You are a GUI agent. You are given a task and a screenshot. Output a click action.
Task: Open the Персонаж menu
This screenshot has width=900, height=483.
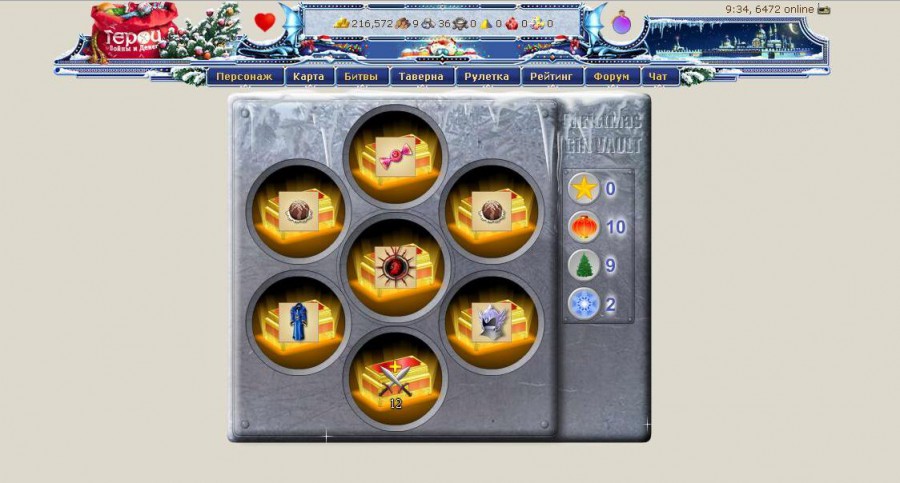click(x=245, y=76)
